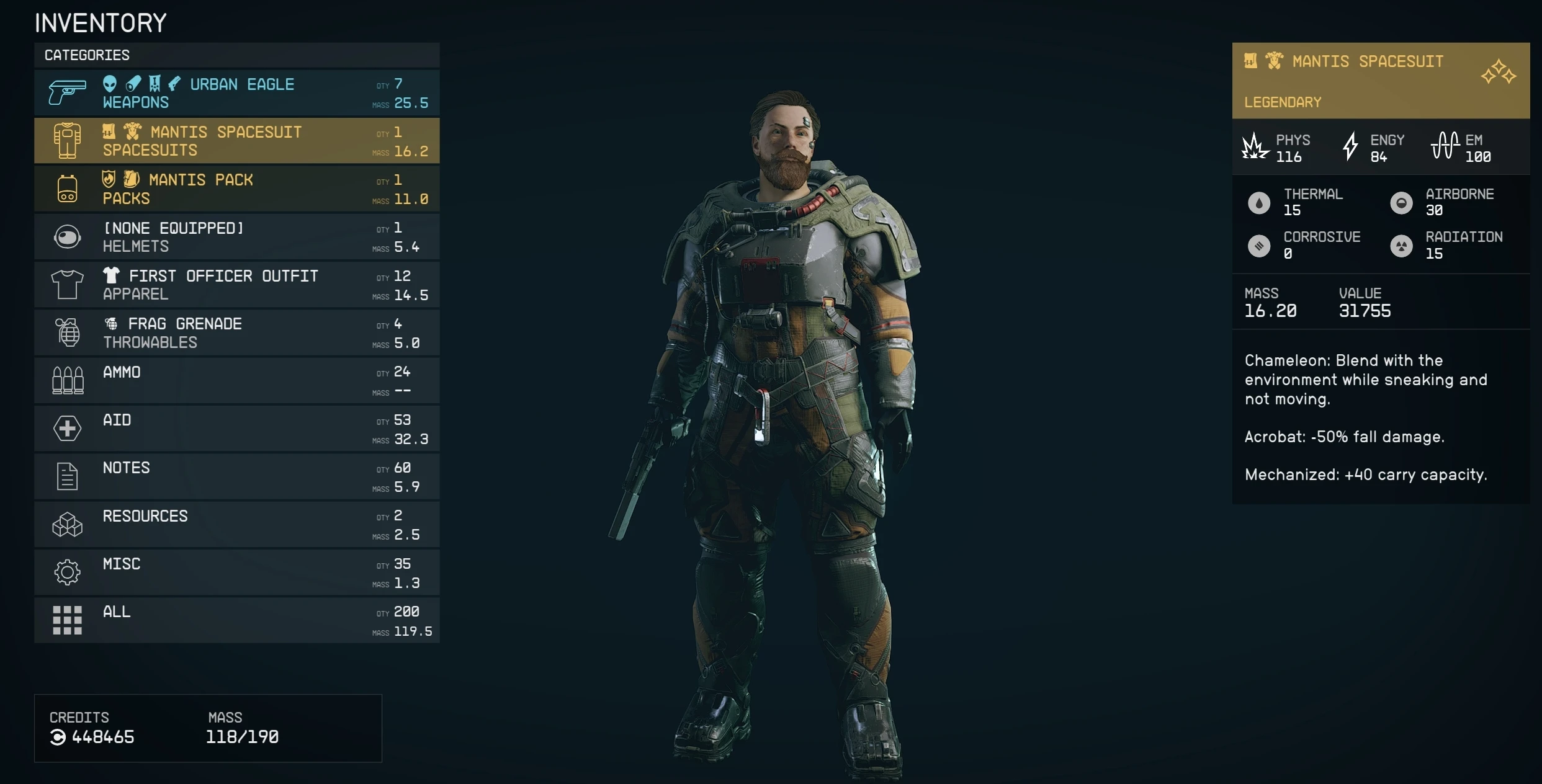This screenshot has height=784, width=1542.
Task: Click the Radiation resistance icon
Action: click(1402, 246)
